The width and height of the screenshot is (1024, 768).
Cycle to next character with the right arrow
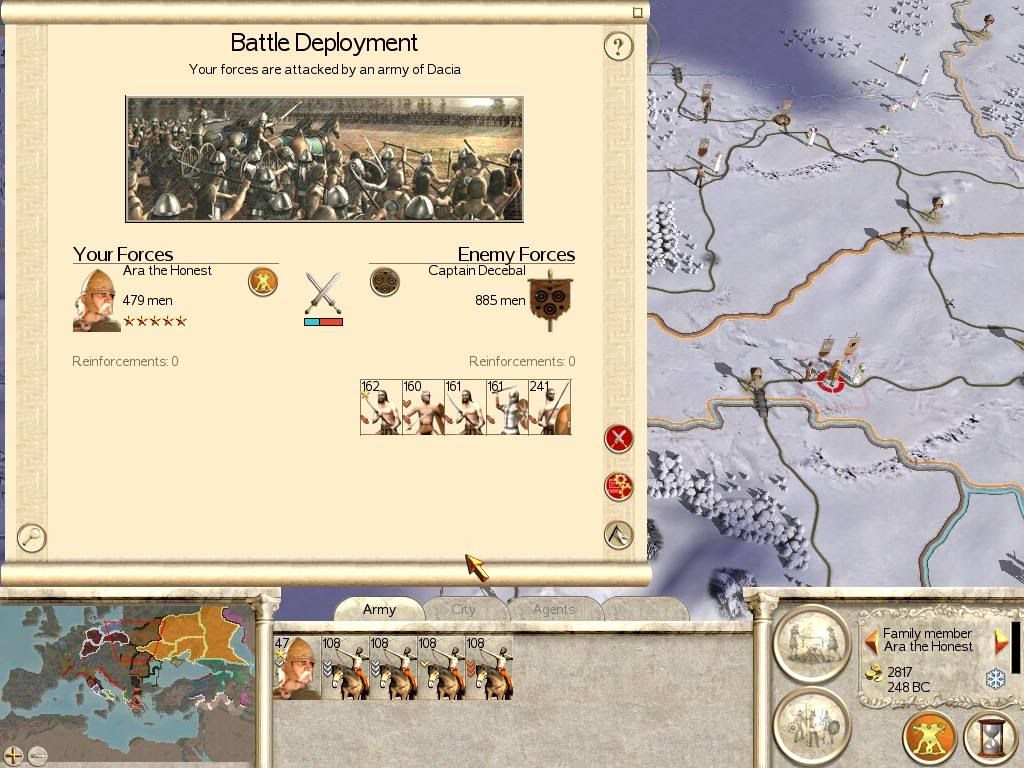click(x=1001, y=641)
